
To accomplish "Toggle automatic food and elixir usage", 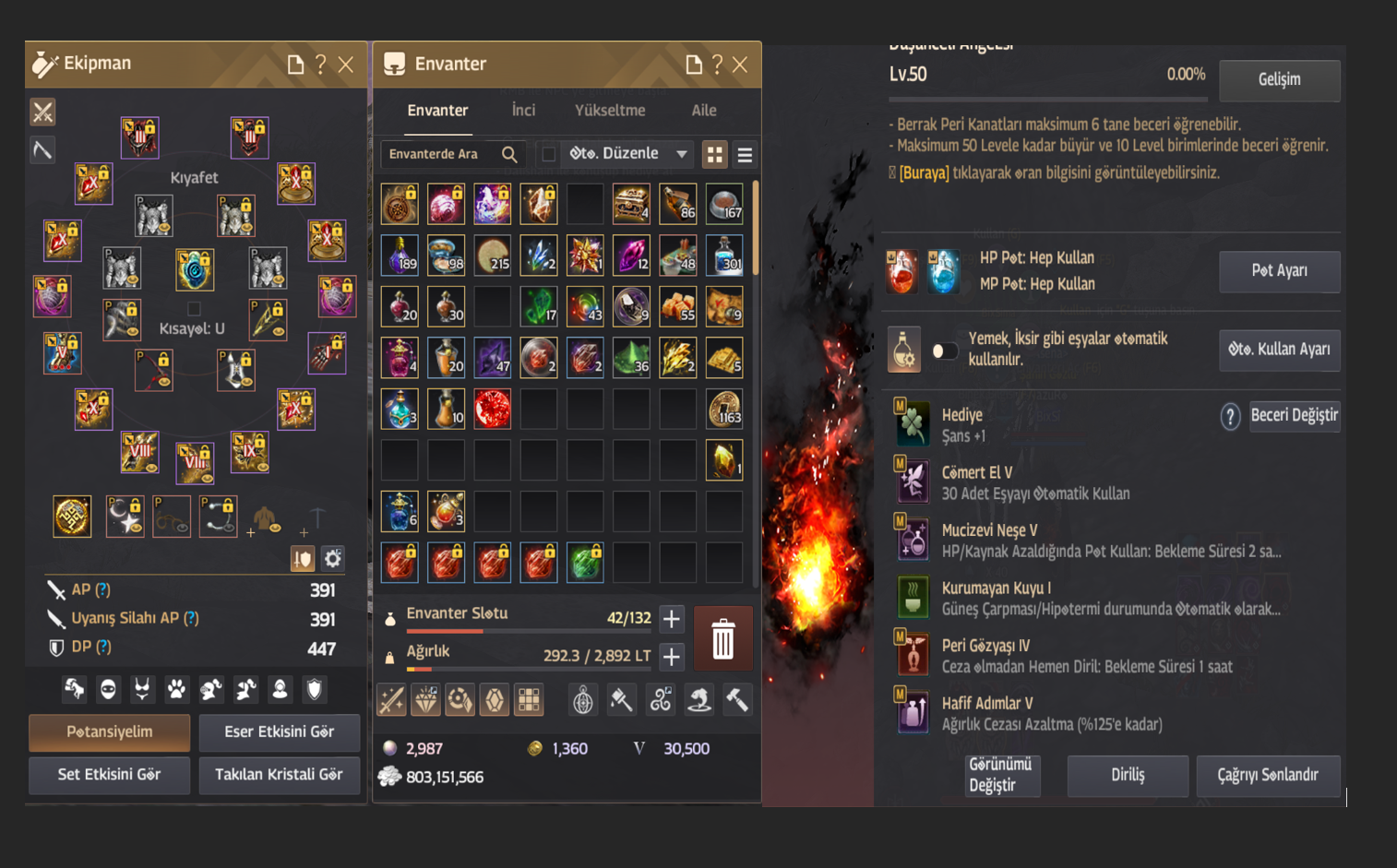I will click(944, 351).
